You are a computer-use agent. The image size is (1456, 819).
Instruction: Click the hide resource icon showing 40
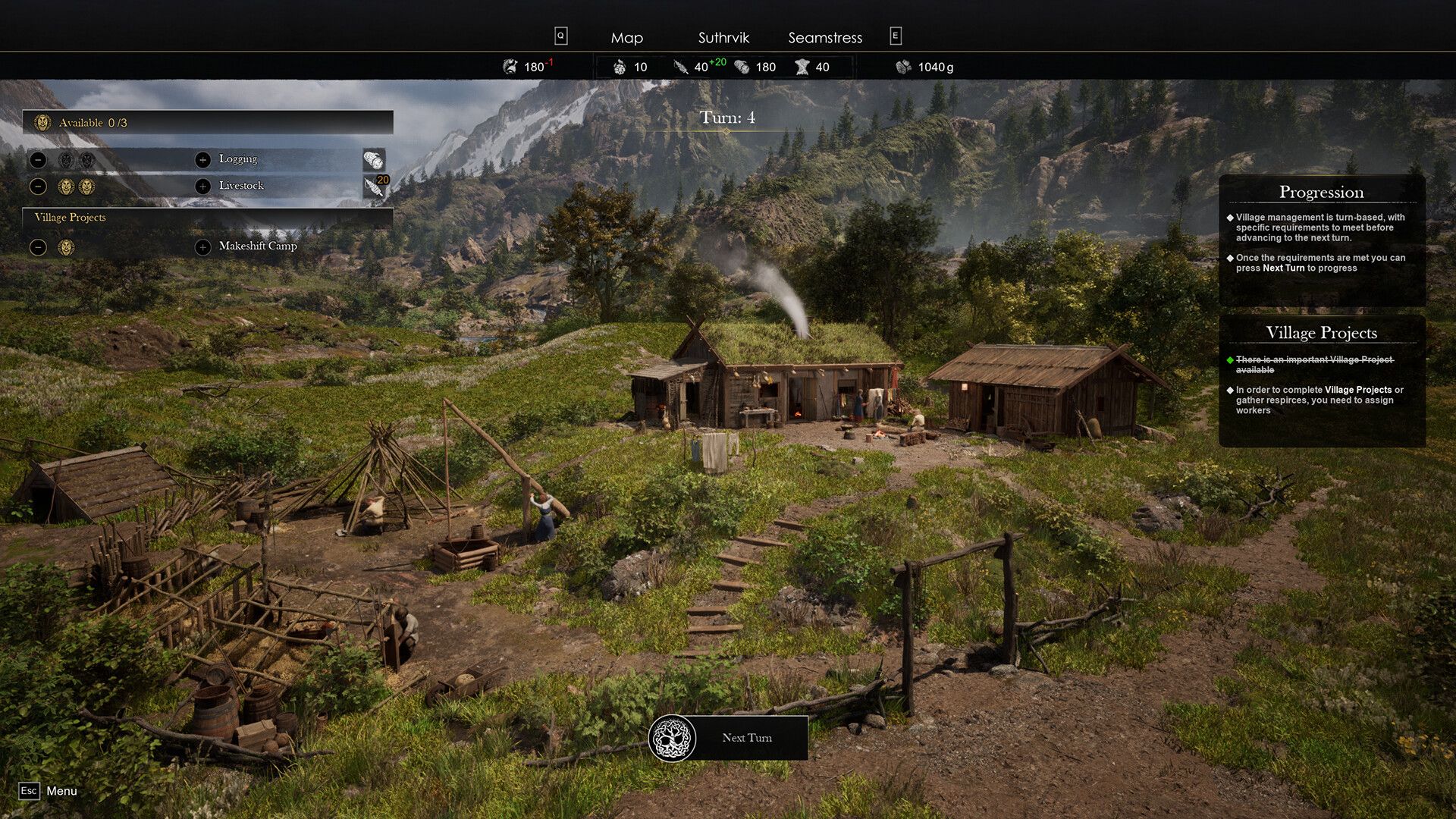click(802, 67)
